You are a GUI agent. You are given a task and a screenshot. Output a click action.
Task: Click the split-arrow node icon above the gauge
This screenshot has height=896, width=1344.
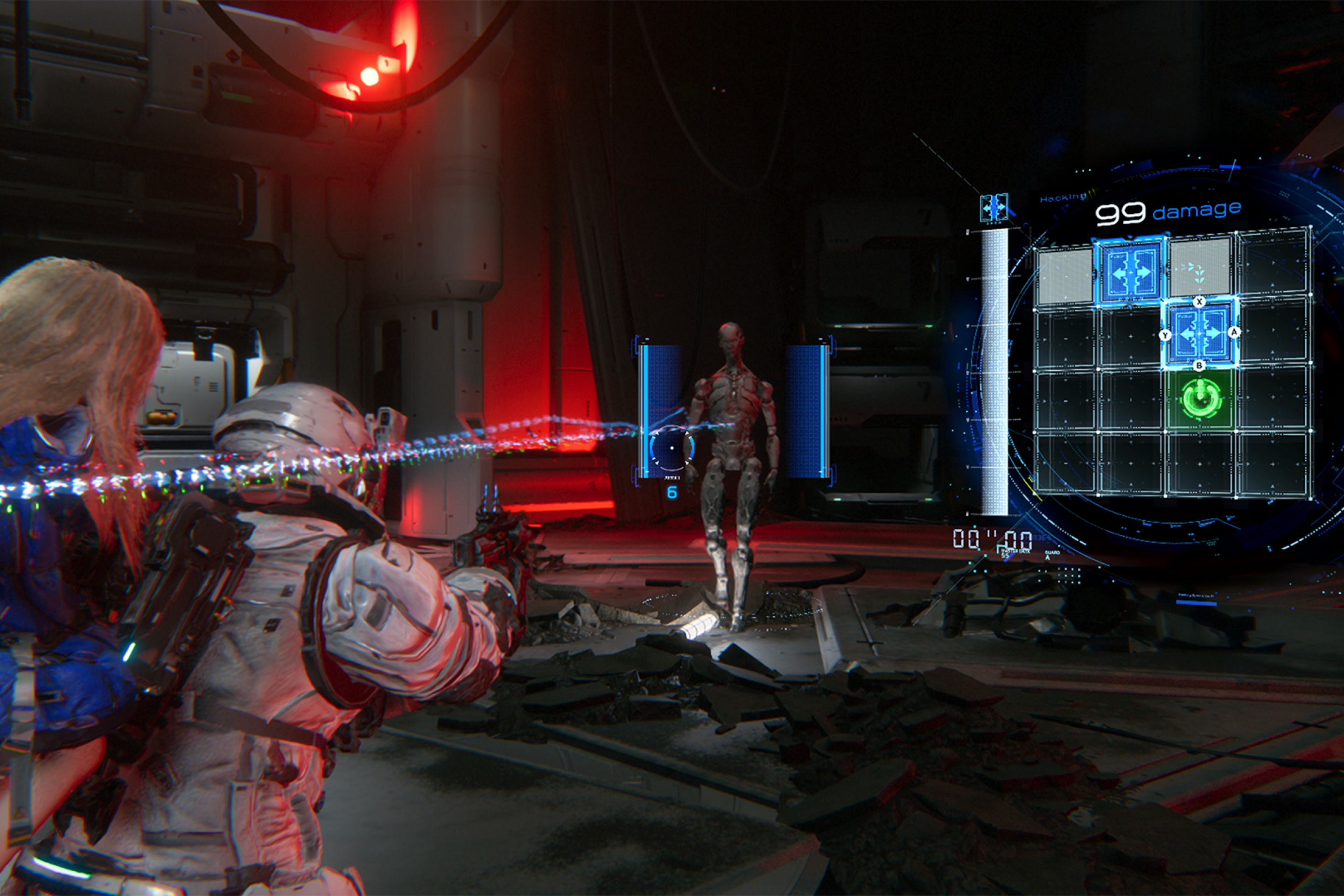tap(994, 207)
